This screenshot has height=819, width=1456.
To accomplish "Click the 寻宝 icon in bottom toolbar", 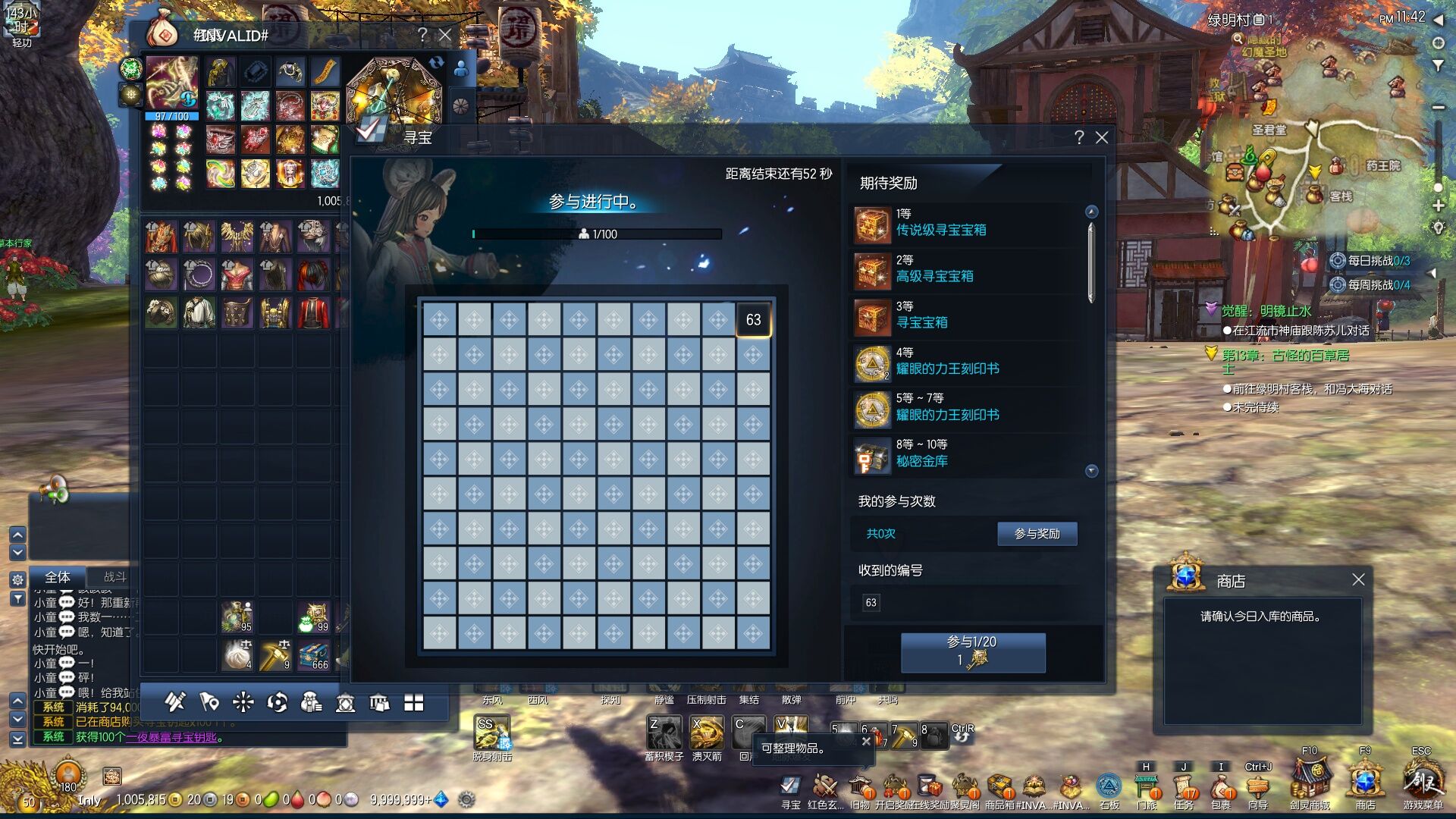I will (790, 786).
